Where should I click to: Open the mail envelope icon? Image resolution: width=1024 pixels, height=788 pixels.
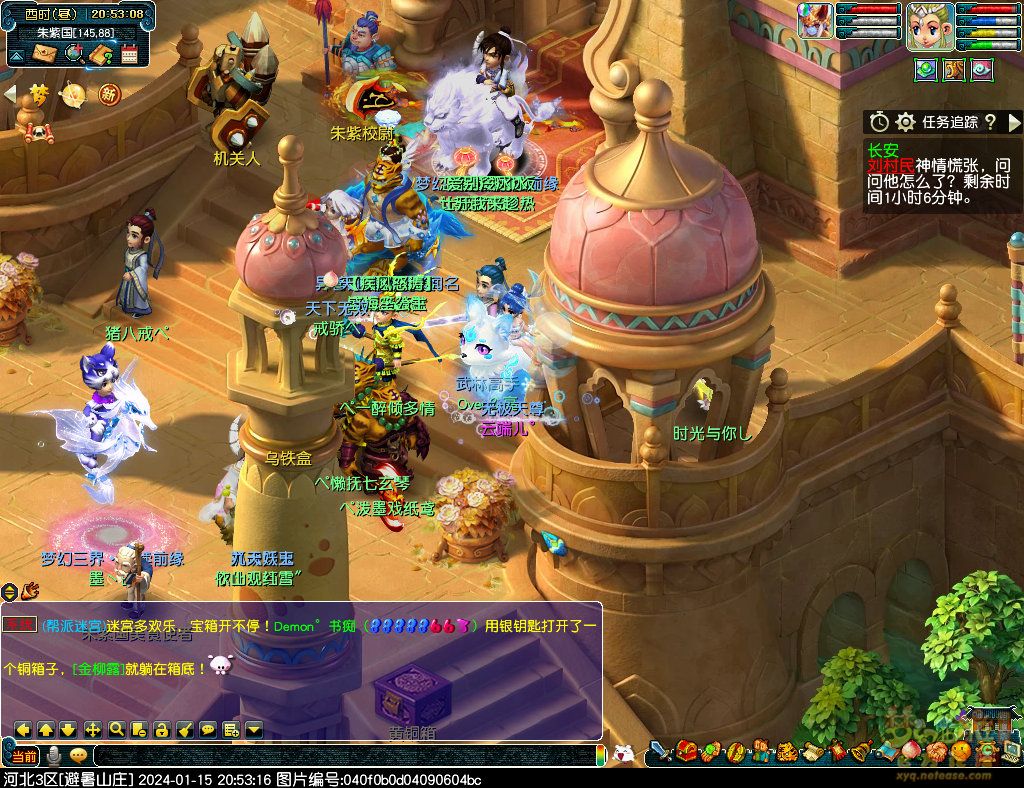point(43,53)
